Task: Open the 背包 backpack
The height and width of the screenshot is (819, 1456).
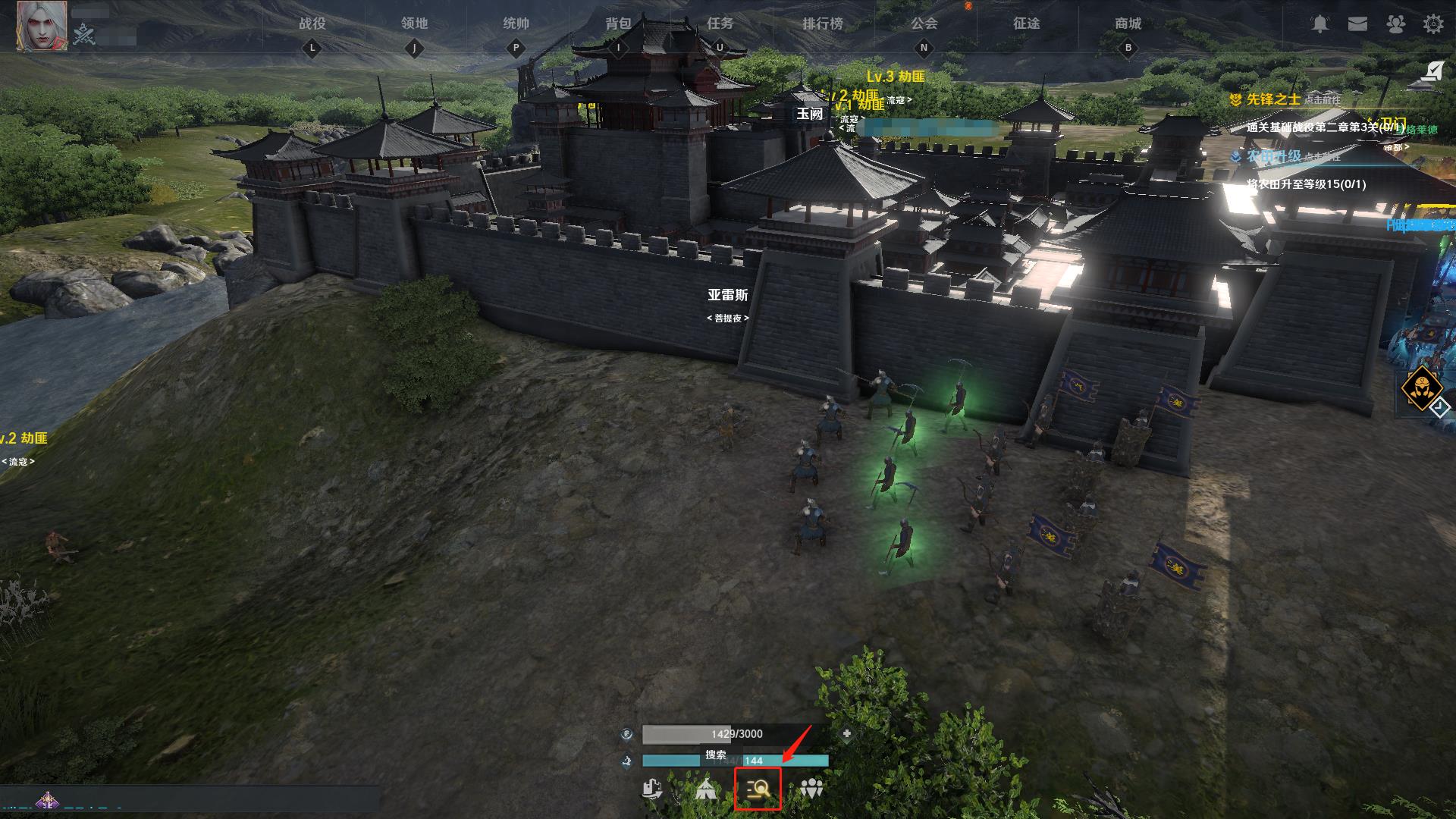Action: point(618,24)
